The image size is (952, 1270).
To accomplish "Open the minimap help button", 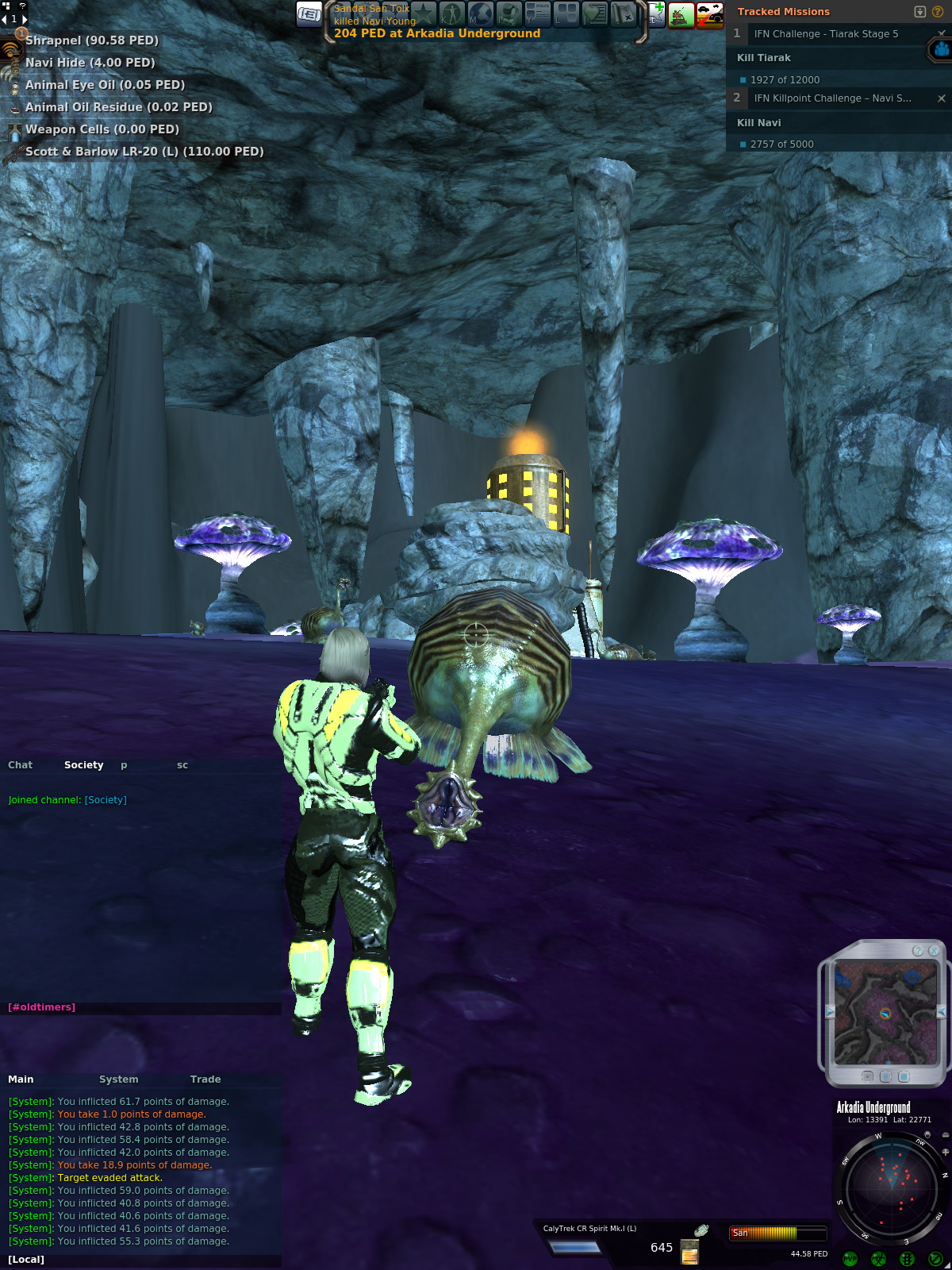I will click(918, 951).
